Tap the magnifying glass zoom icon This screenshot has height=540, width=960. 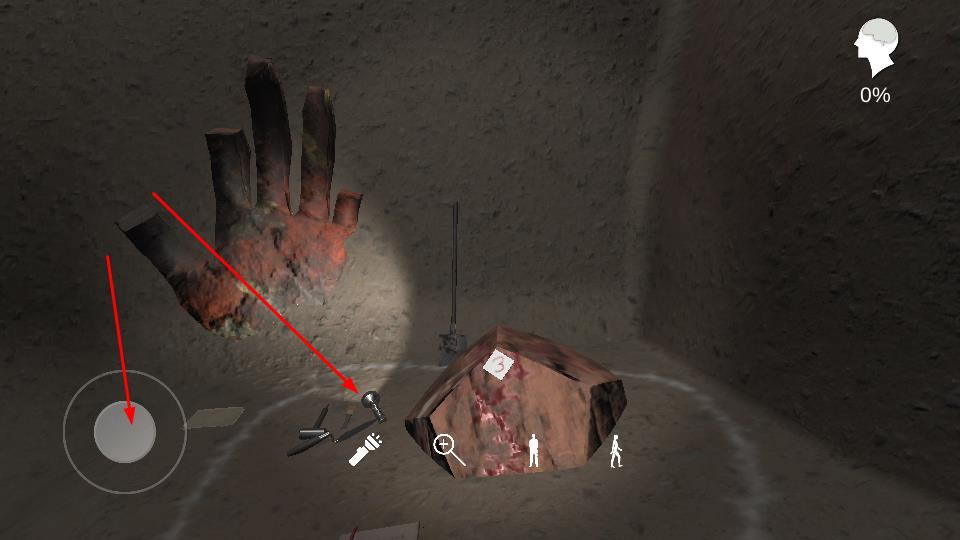(x=448, y=450)
